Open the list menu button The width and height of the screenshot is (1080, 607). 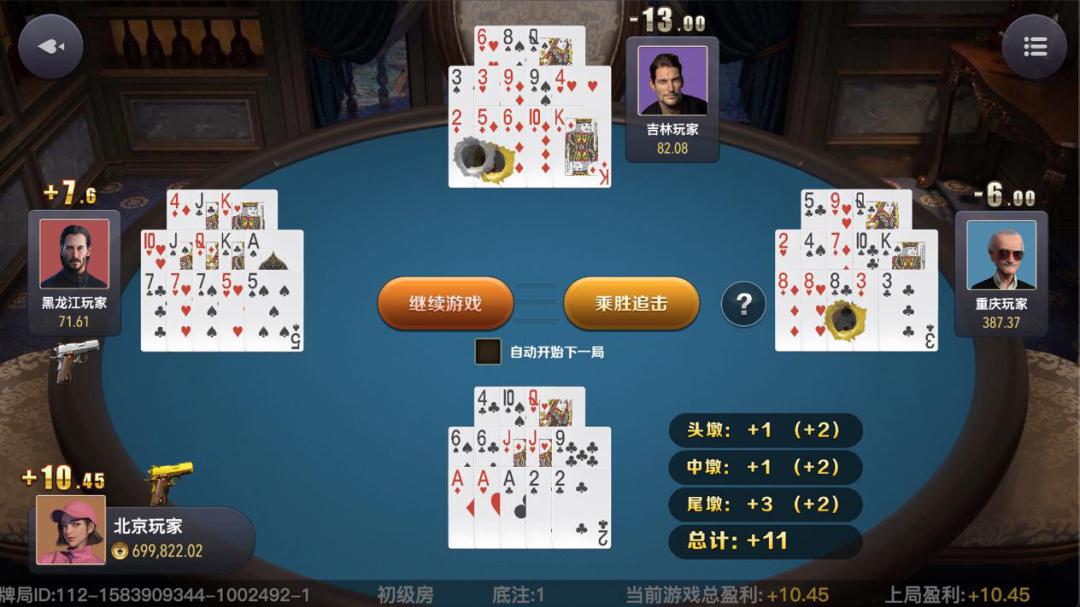[x=1034, y=47]
